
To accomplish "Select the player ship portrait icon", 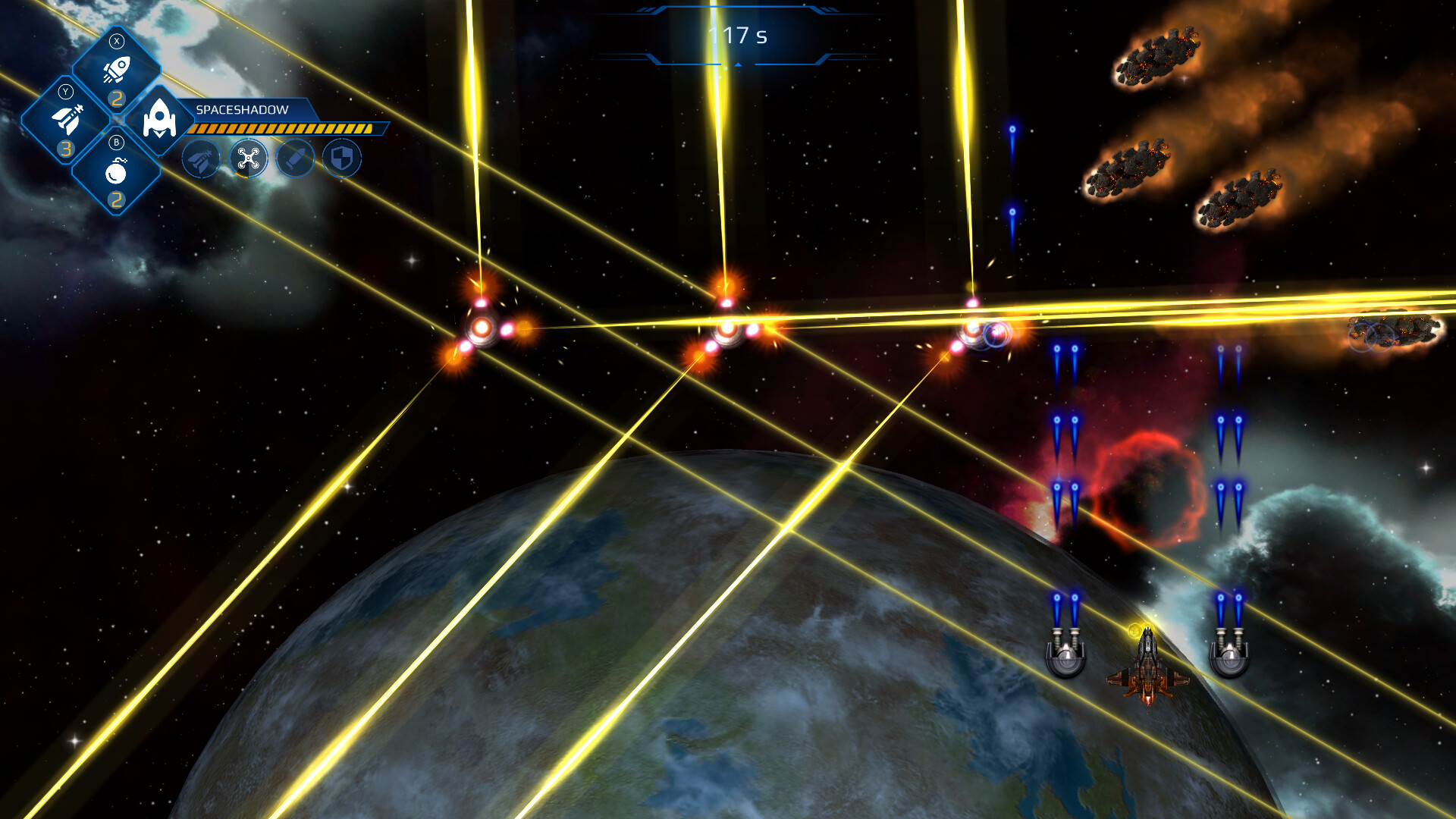I will point(159,121).
